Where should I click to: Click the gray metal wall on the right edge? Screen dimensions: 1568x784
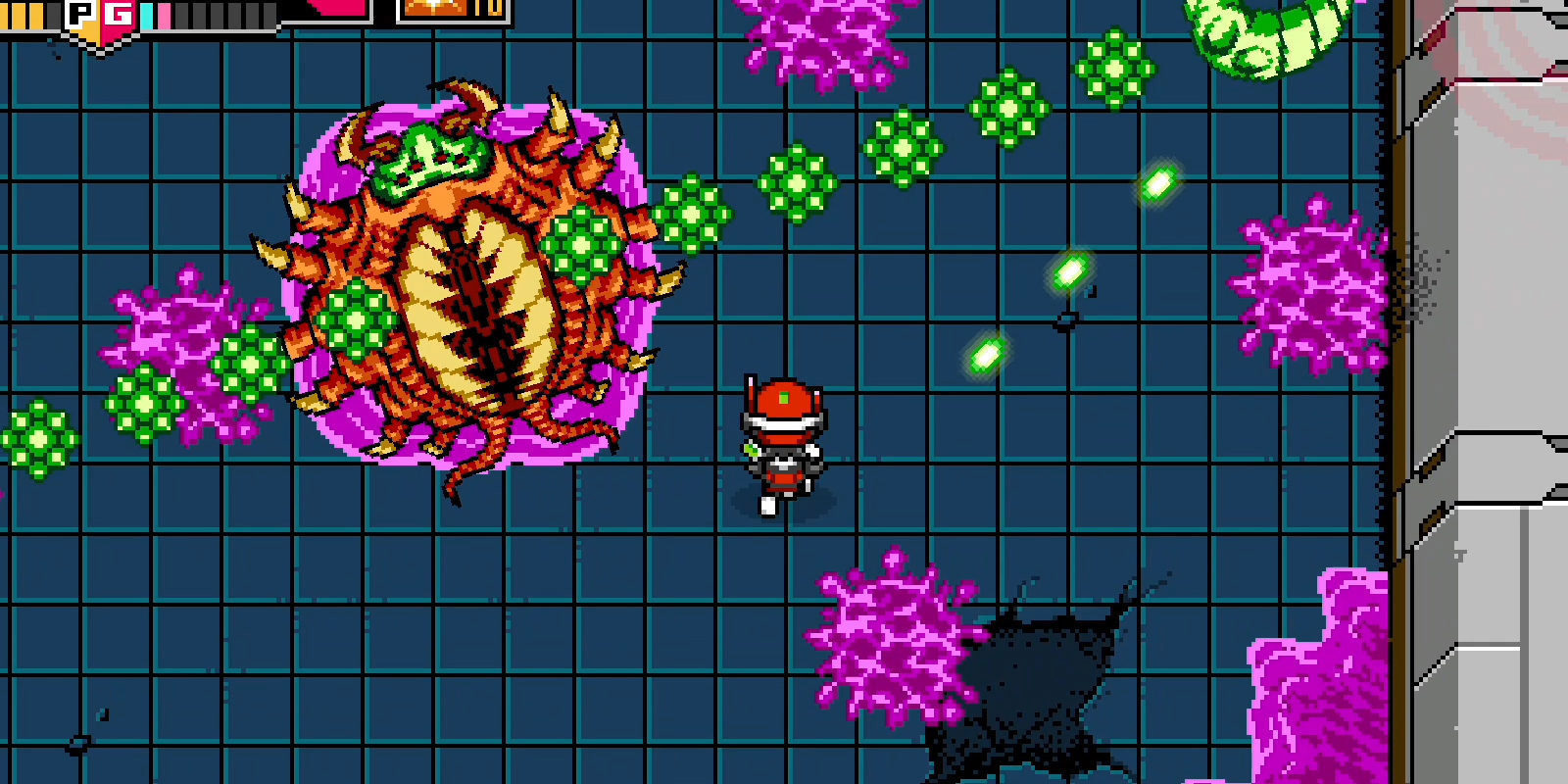pyautogui.click(x=1490, y=392)
